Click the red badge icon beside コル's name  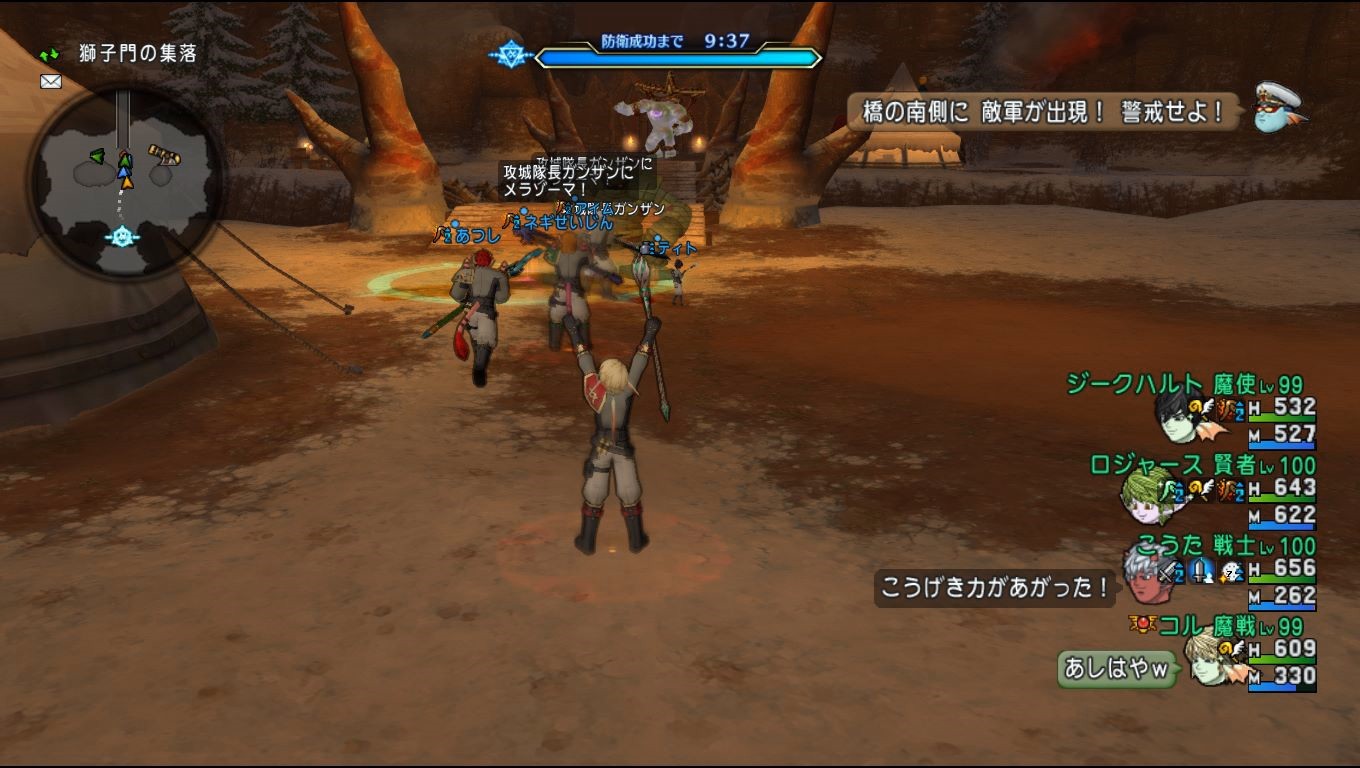click(1143, 626)
